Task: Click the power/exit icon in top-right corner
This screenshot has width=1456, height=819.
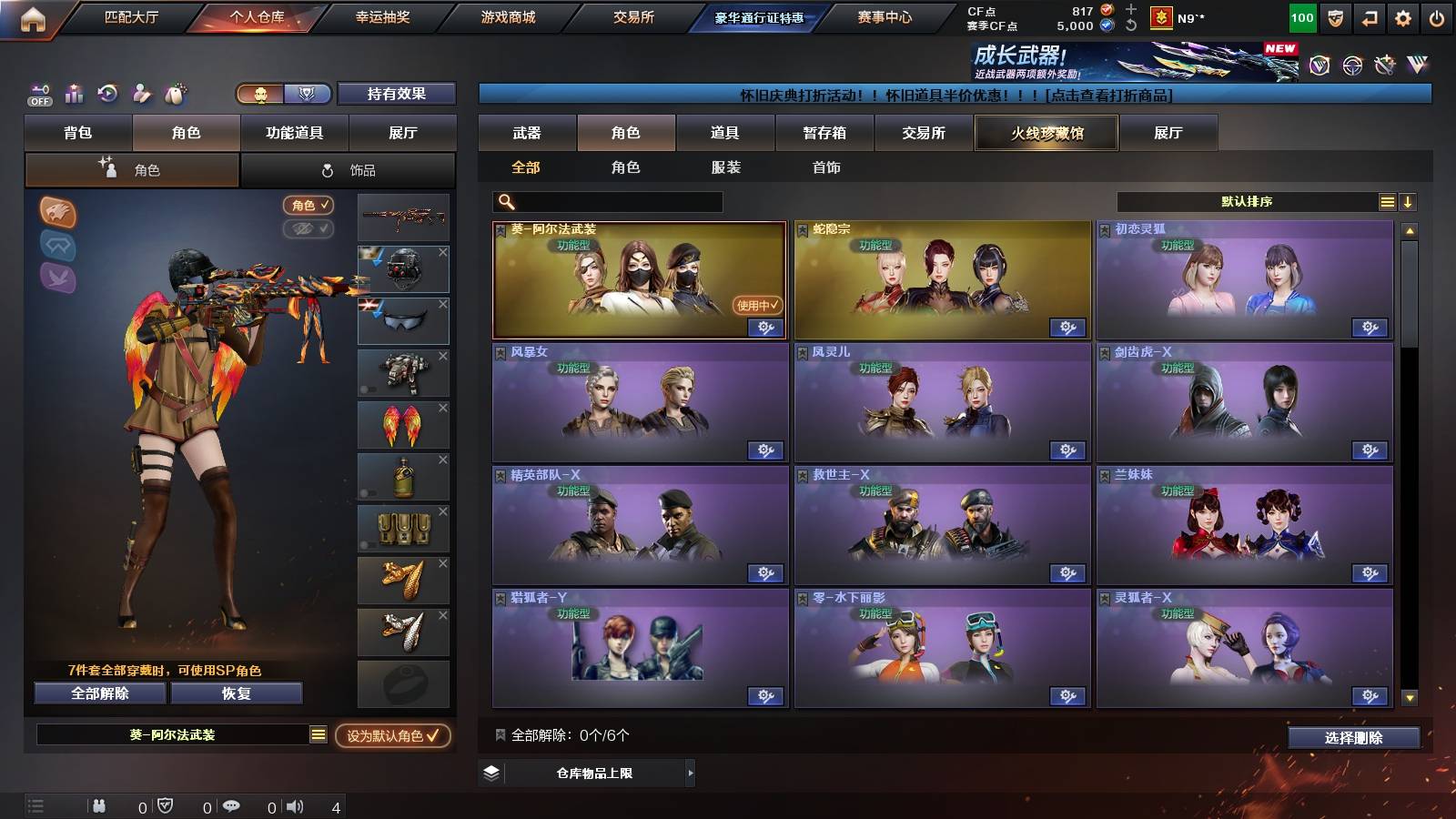Action: (1436, 17)
